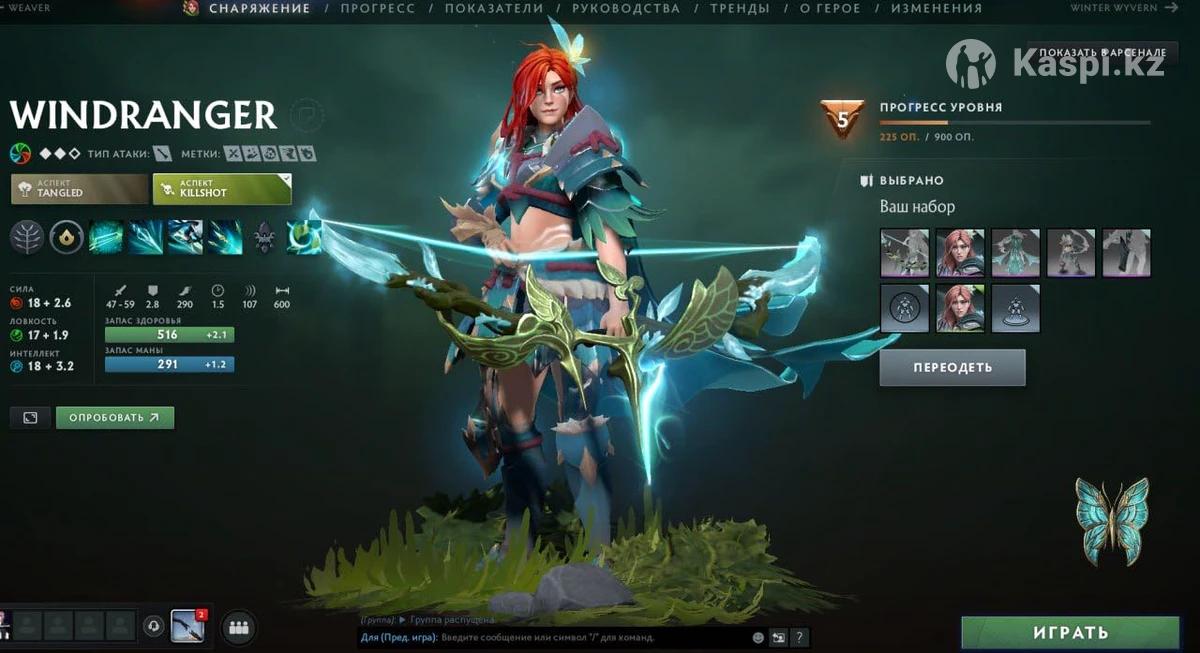Select the Tangled aspect
Screen dimensions: 1200x653
(x=79, y=188)
